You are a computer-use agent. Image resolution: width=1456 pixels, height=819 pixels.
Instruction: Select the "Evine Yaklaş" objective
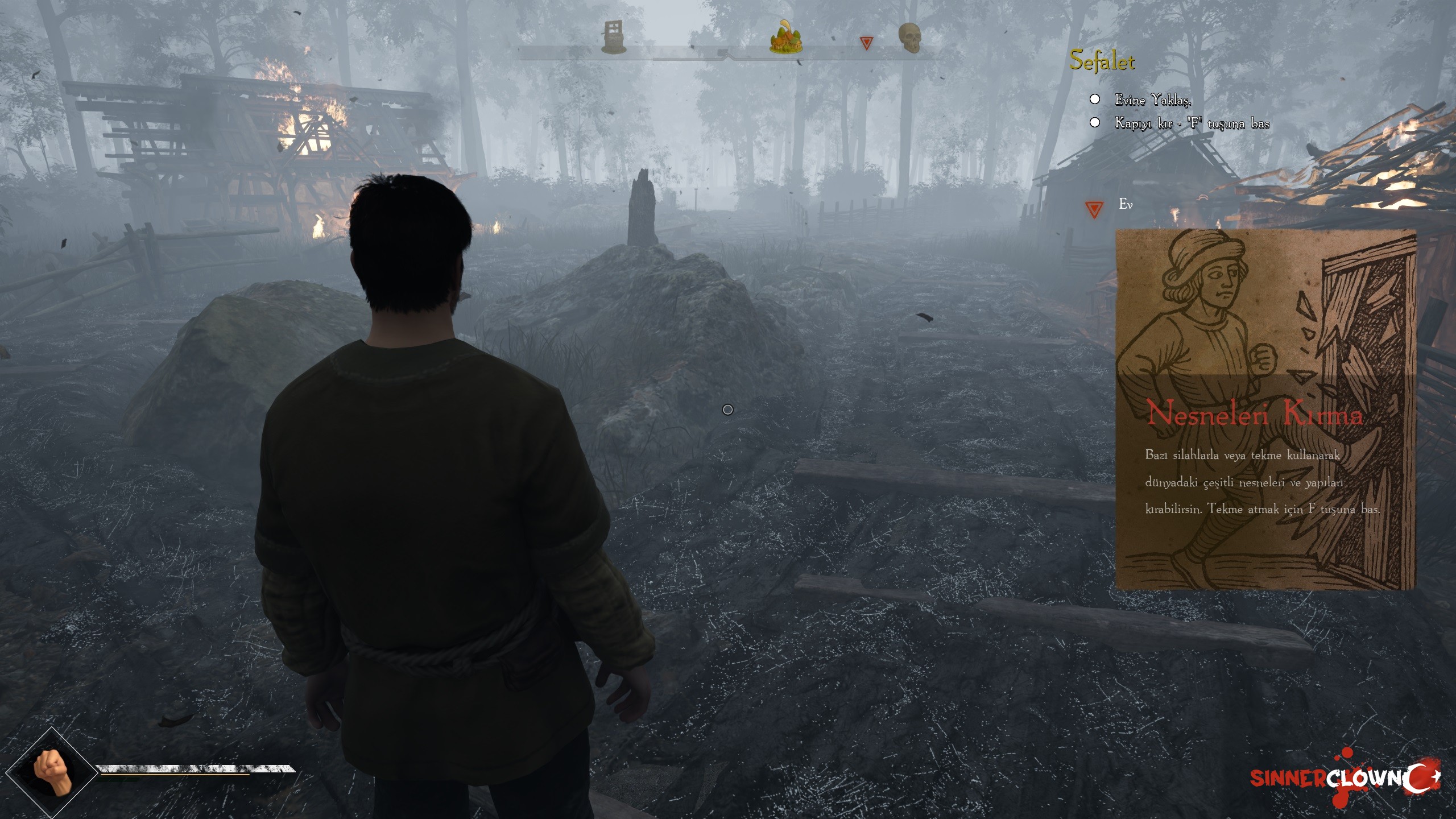1151,100
